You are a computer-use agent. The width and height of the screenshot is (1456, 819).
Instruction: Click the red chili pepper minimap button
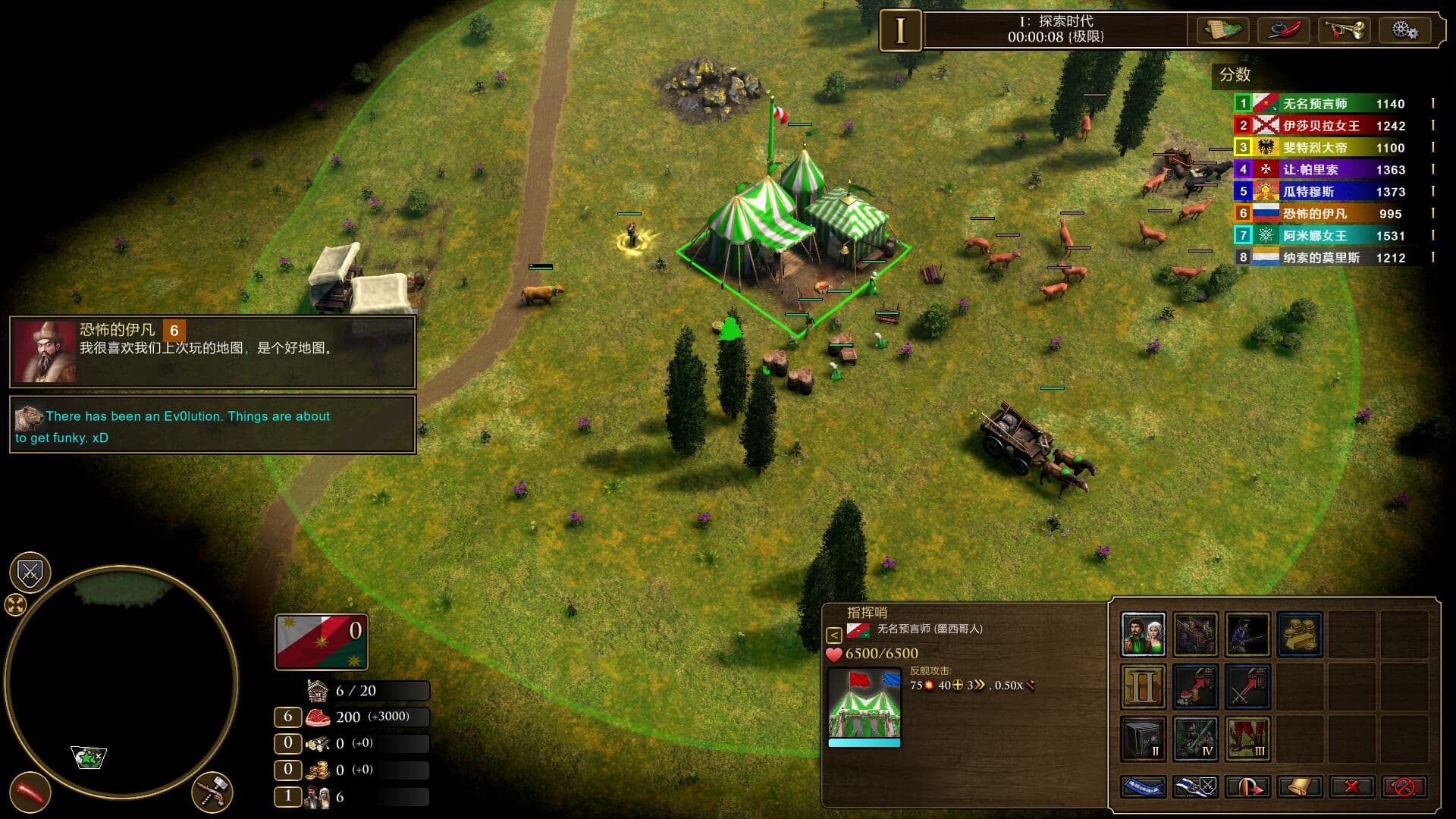pos(30,792)
